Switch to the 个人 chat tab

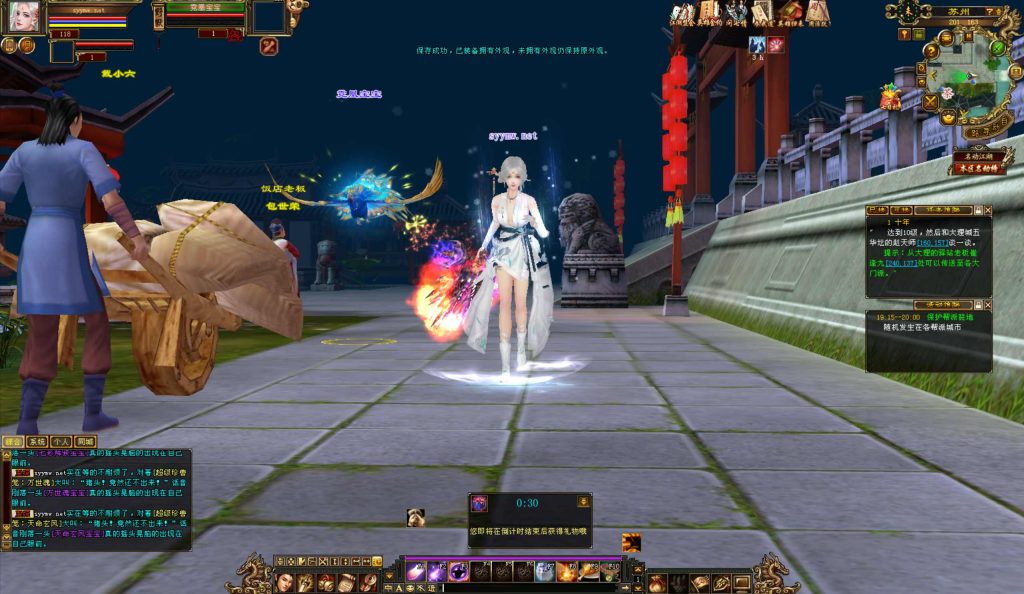pyautogui.click(x=61, y=441)
